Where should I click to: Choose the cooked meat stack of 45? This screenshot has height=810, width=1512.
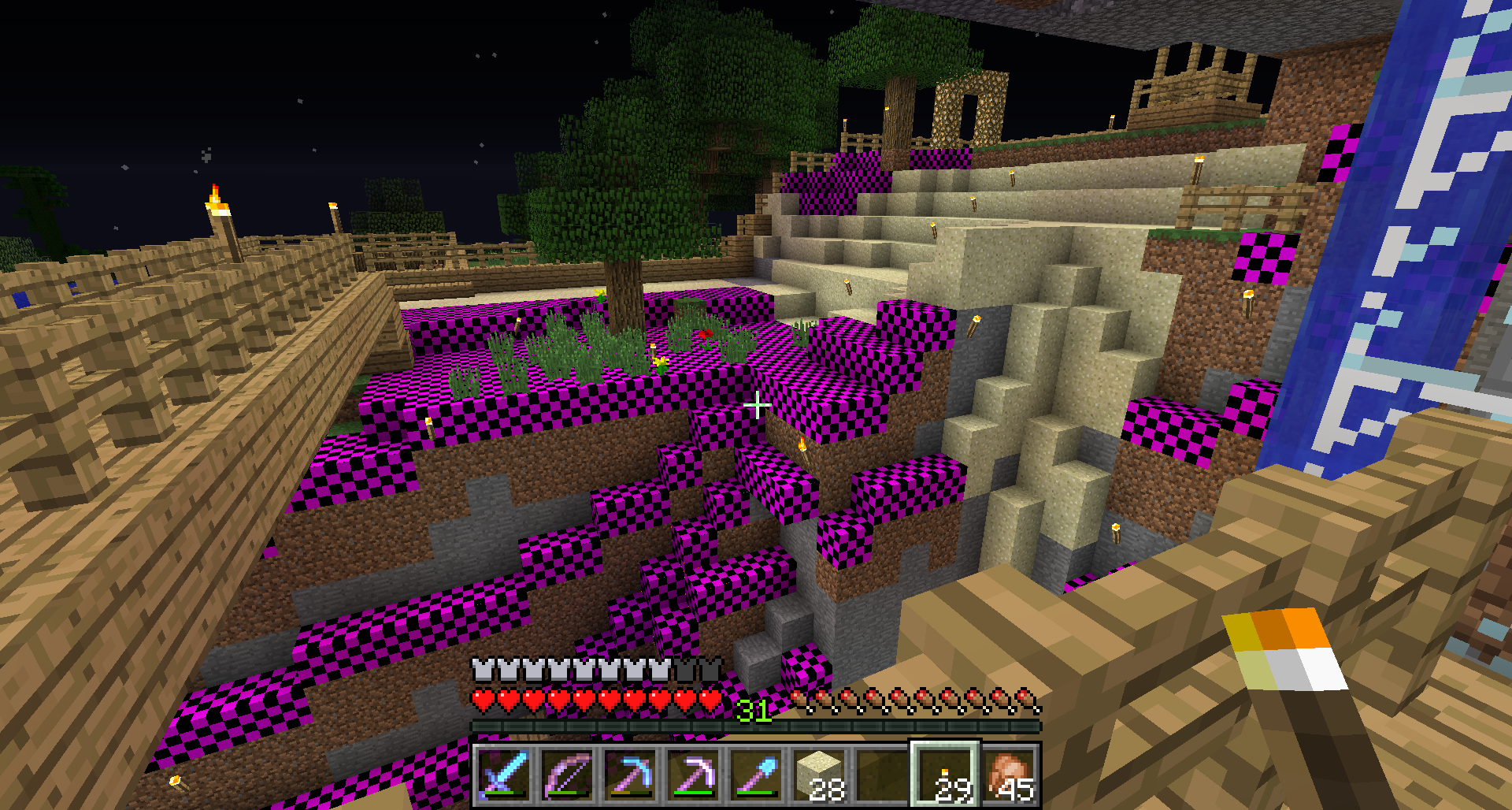pos(1009,775)
